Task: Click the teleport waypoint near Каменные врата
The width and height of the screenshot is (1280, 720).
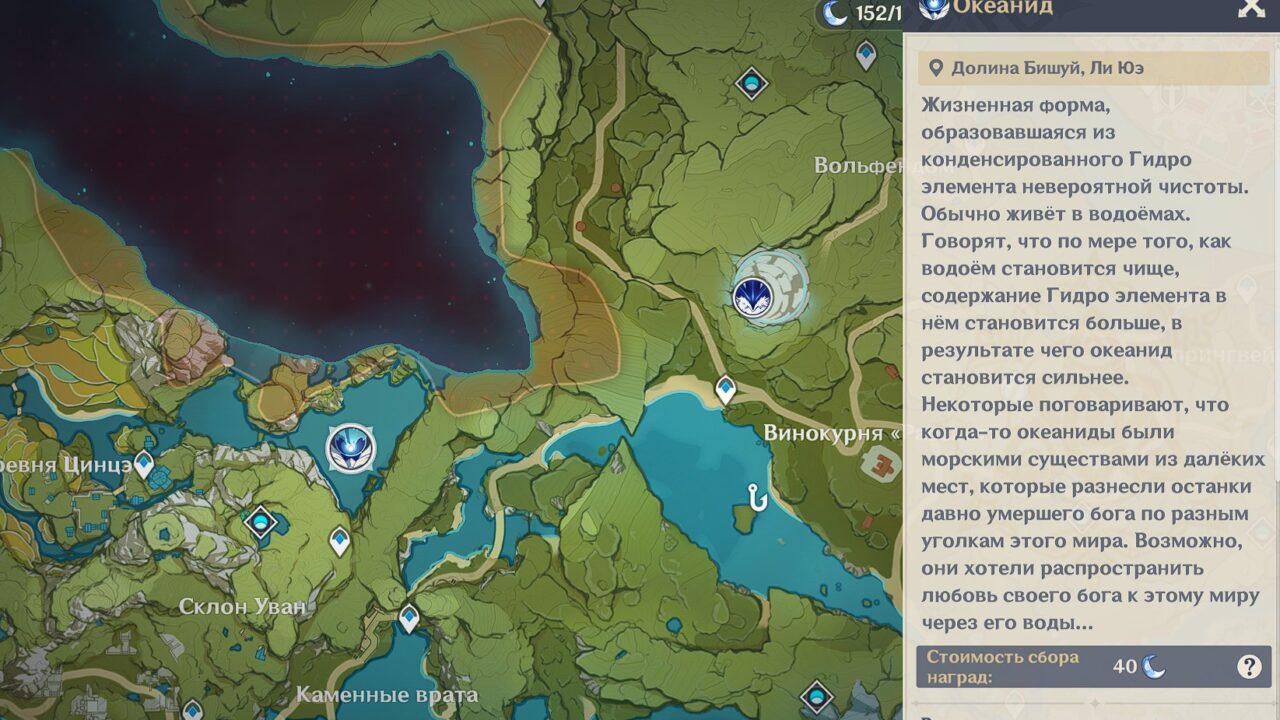Action: (408, 615)
